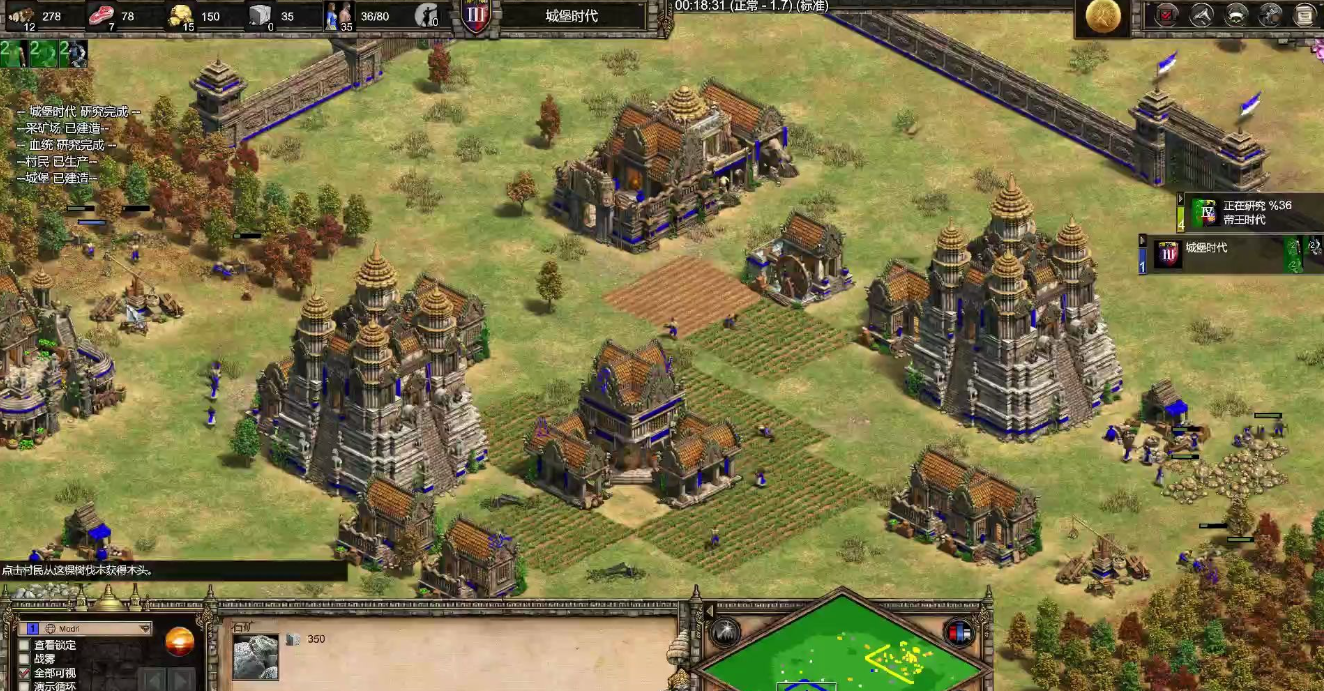Click the orange sunset orb button
Viewport: 1324px width, 691px height.
[x=180, y=640]
